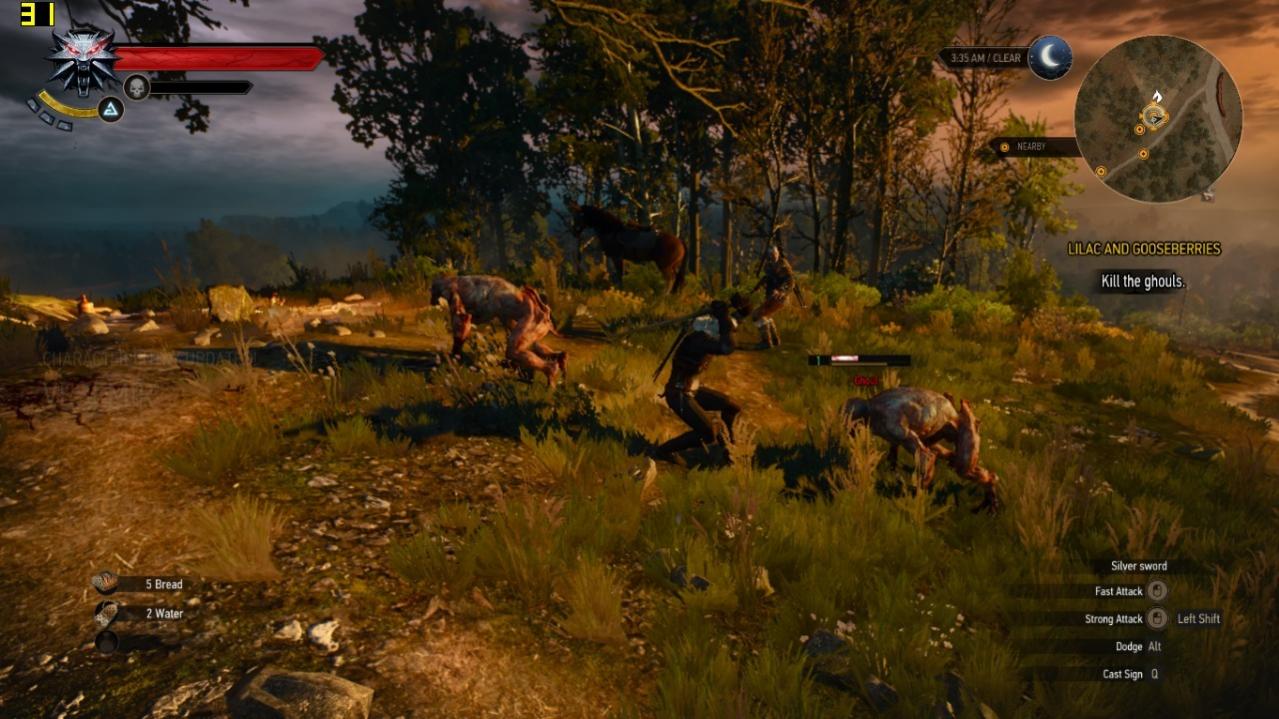Click the wolf medallion icon

(x=82, y=61)
